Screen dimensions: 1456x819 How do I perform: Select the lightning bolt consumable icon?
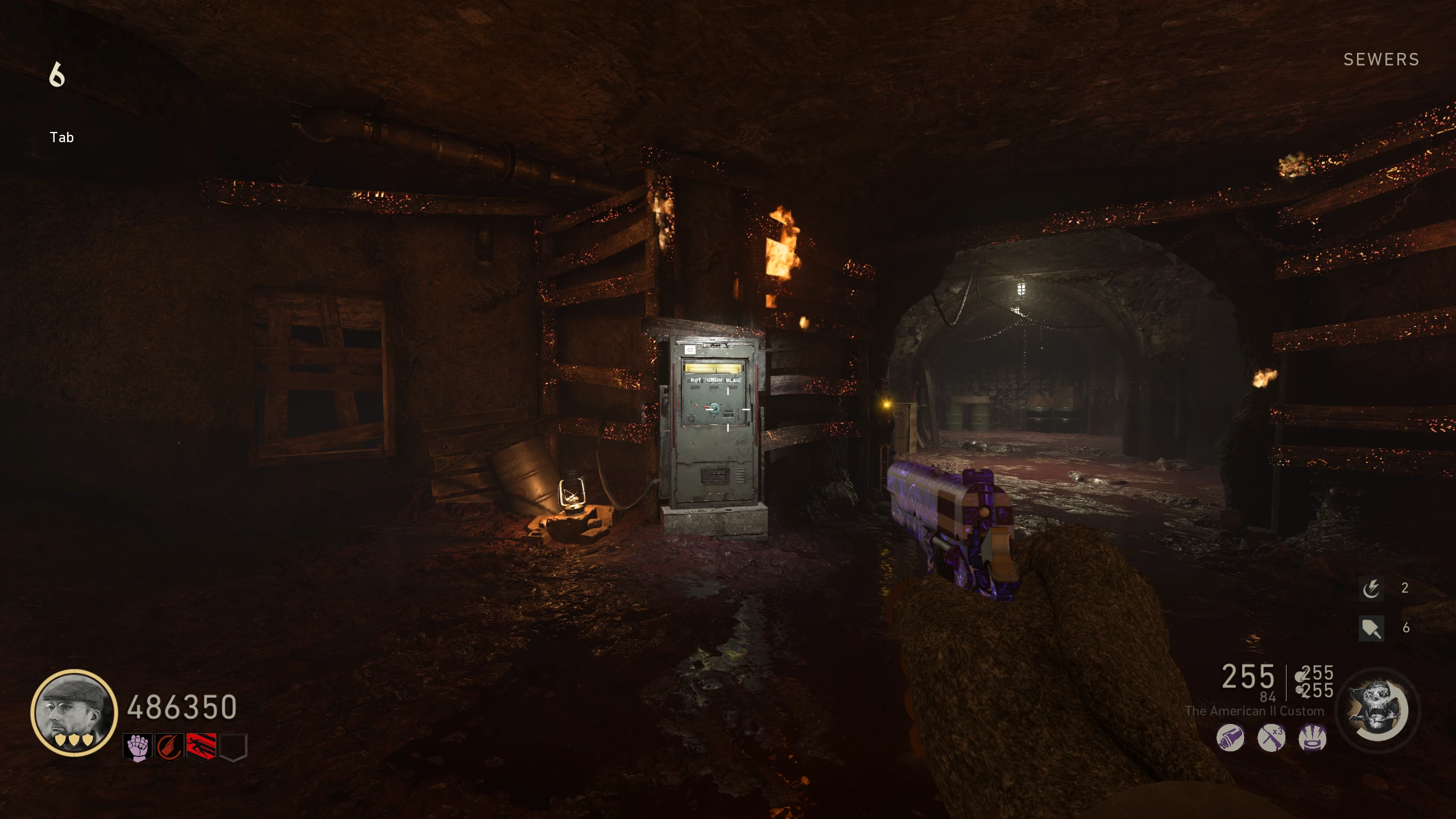click(1371, 588)
